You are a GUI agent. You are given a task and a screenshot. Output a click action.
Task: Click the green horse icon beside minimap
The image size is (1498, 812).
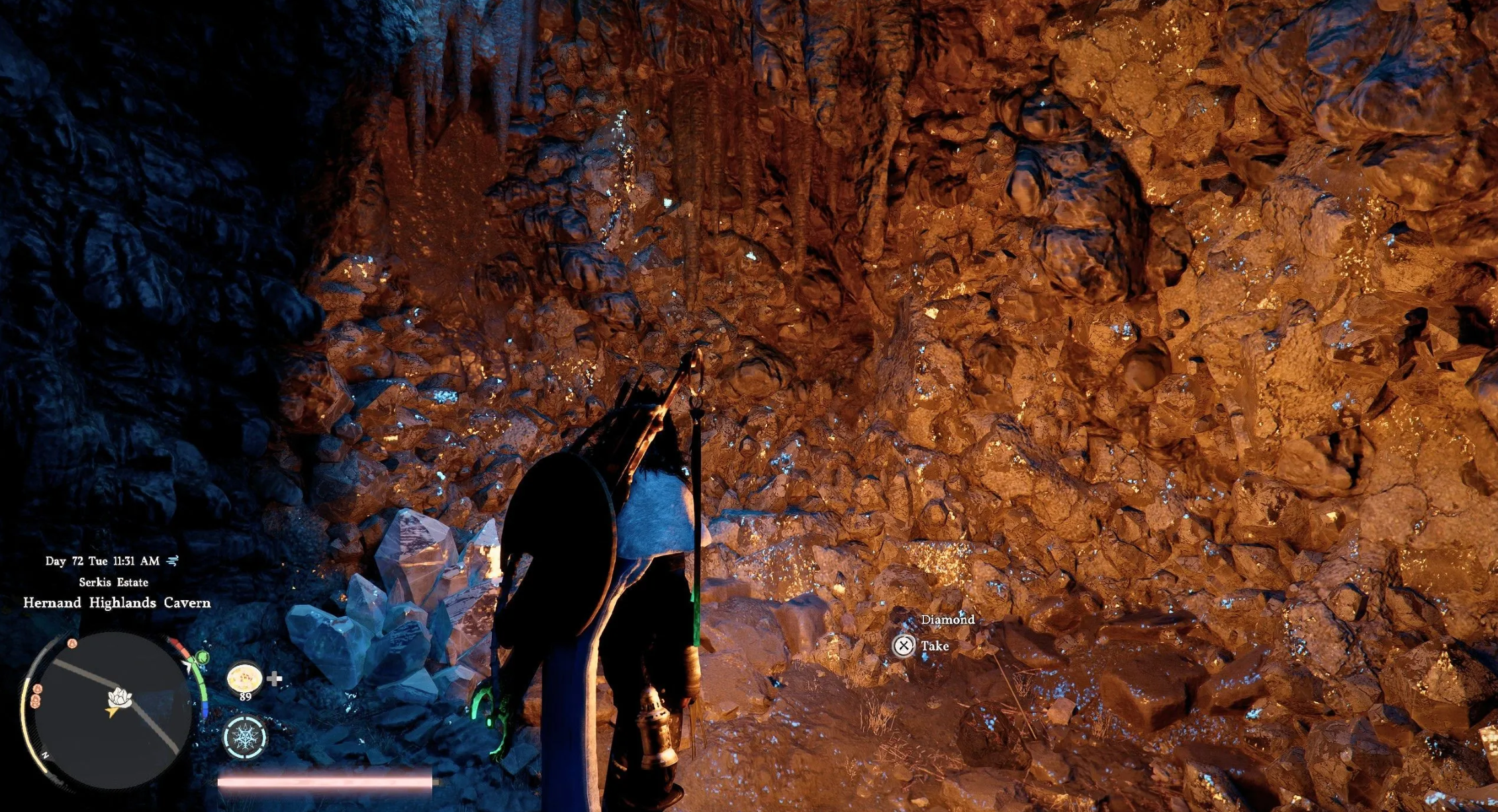pos(202,657)
